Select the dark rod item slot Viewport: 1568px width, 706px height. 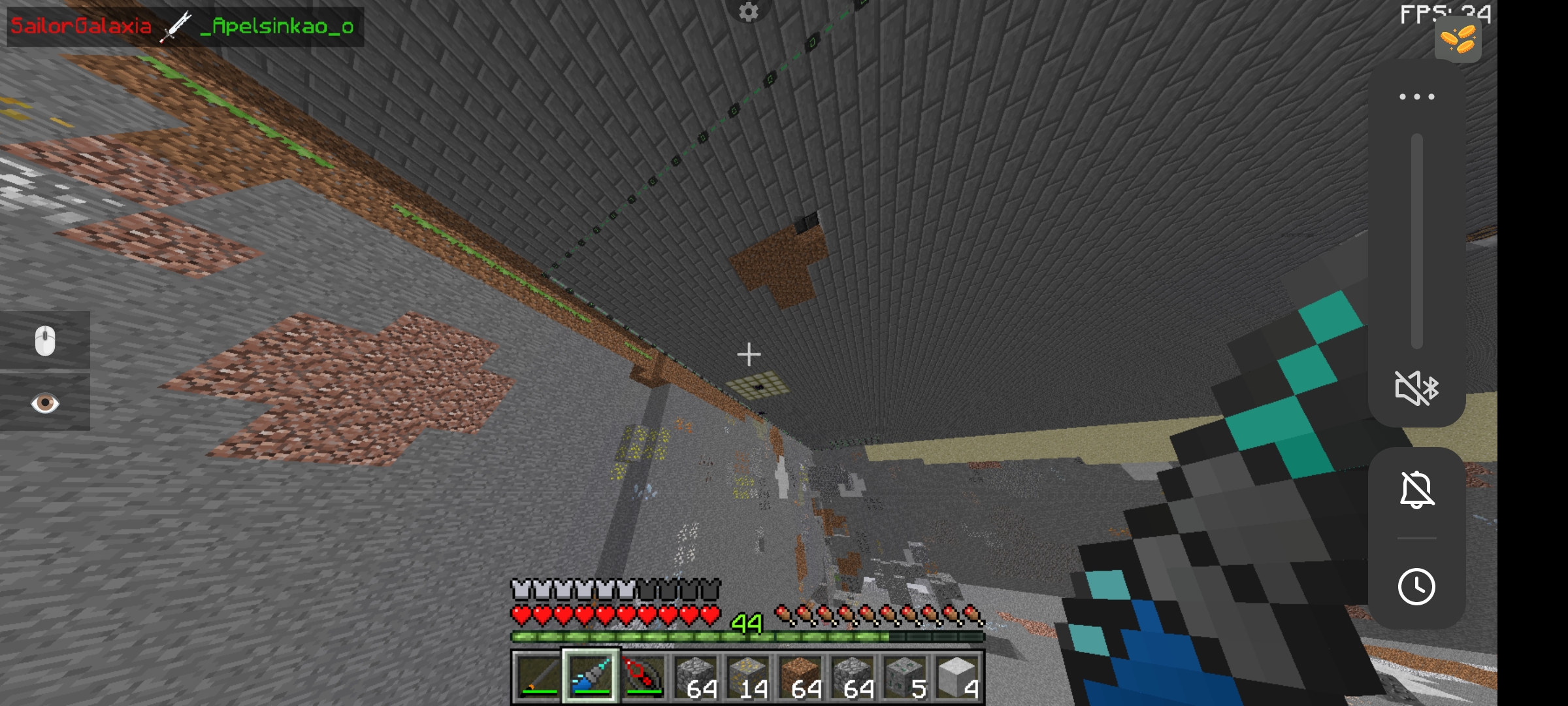click(x=538, y=676)
